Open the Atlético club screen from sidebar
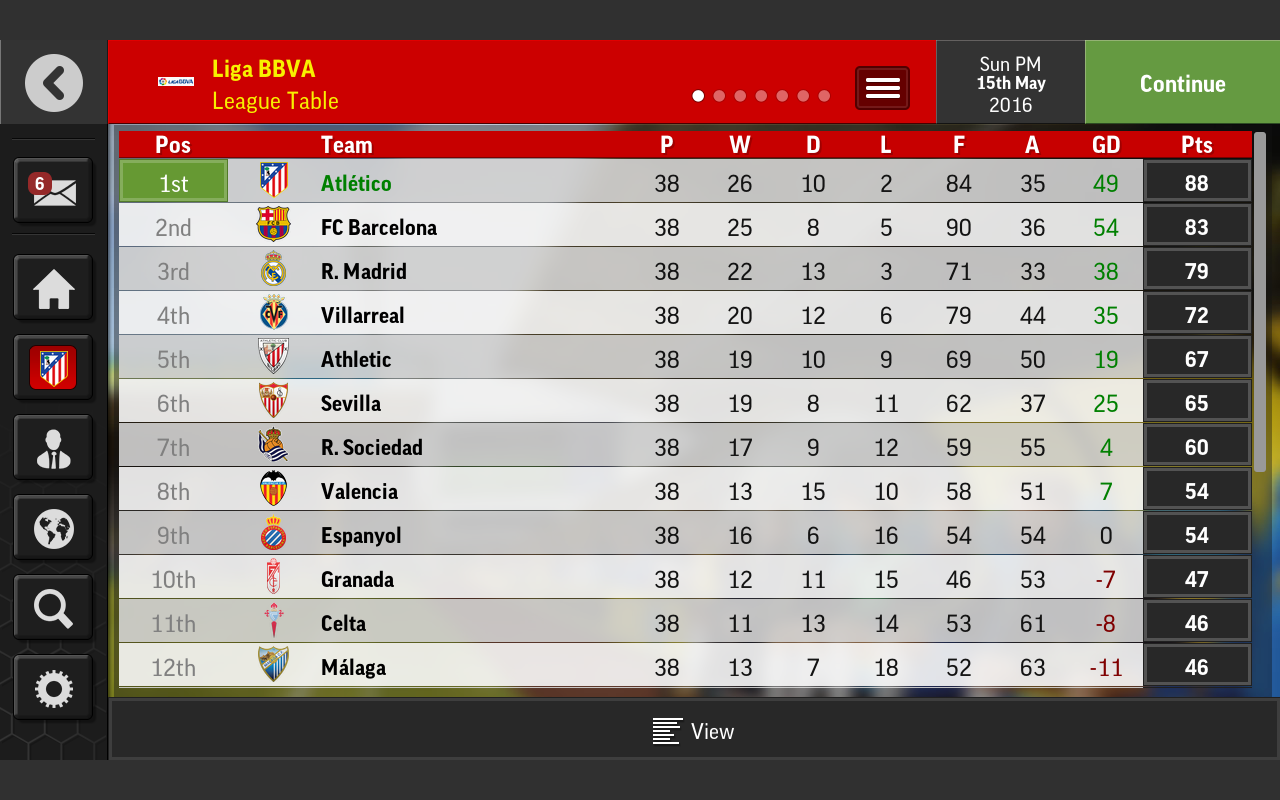 (53, 369)
